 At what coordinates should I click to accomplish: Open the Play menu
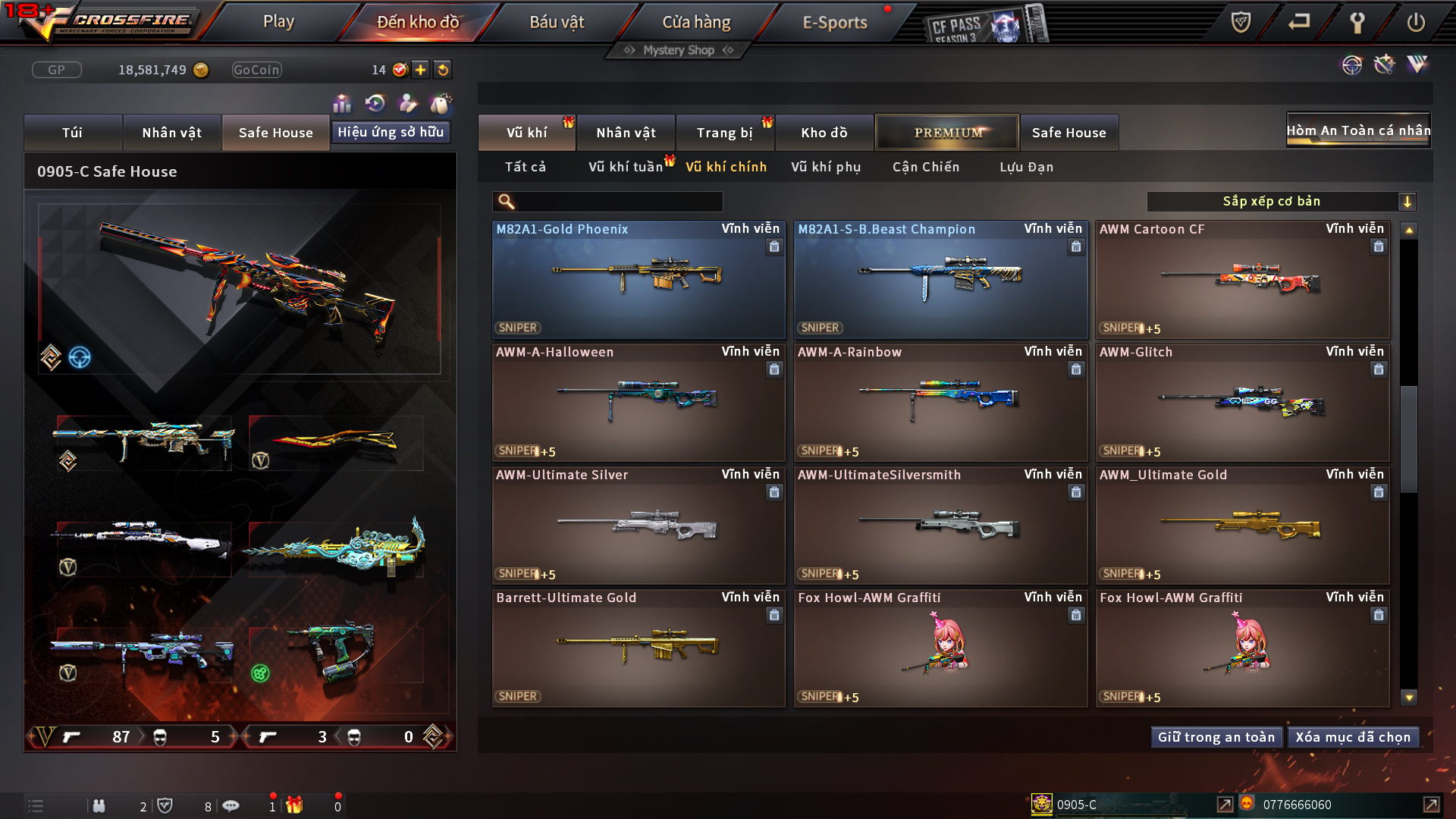[x=278, y=22]
